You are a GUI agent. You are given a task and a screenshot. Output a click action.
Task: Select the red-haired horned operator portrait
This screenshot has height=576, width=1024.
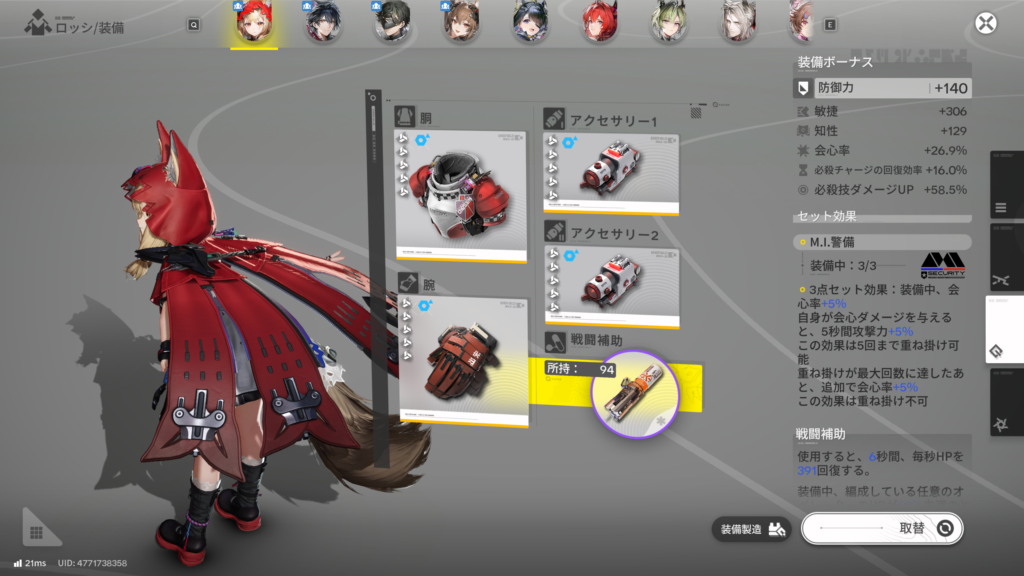[599, 22]
